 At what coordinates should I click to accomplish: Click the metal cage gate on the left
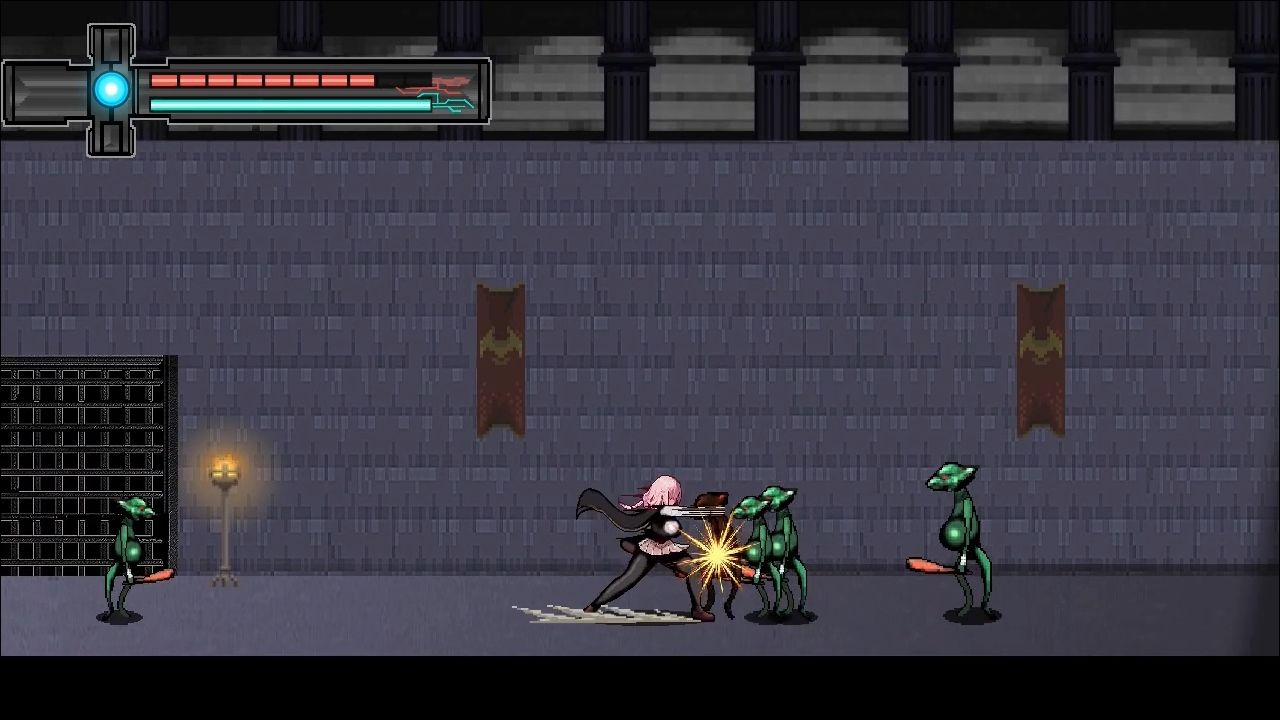click(80, 450)
